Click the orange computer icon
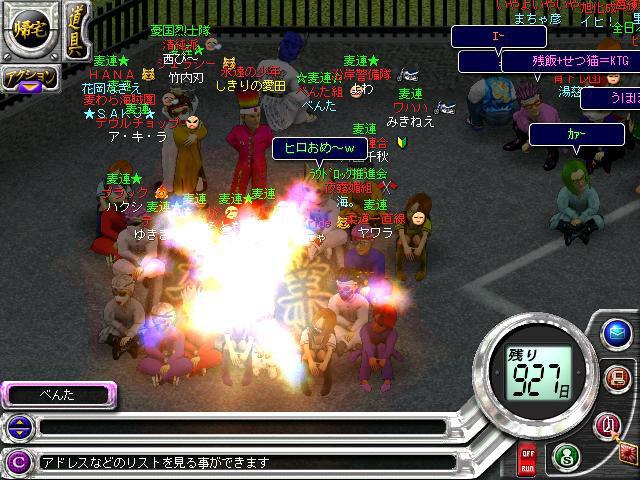Viewport: 640px width, 480px height. (616, 378)
